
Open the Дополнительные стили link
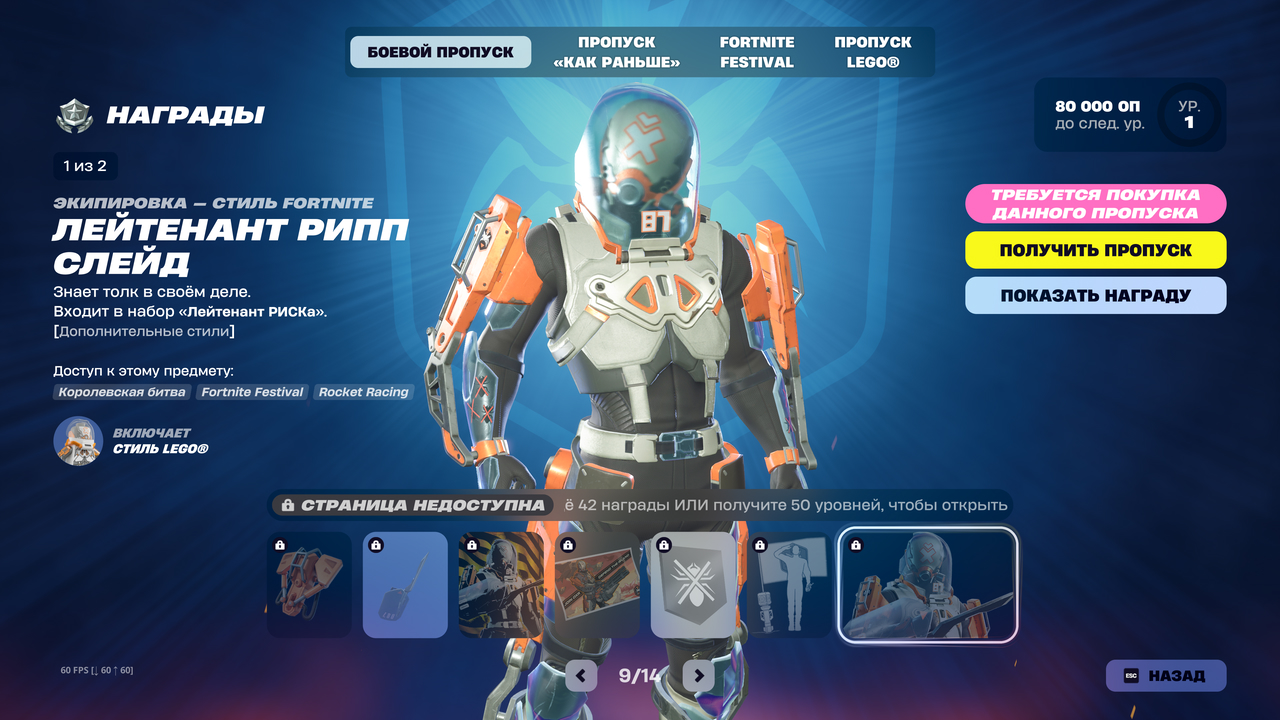[145, 331]
